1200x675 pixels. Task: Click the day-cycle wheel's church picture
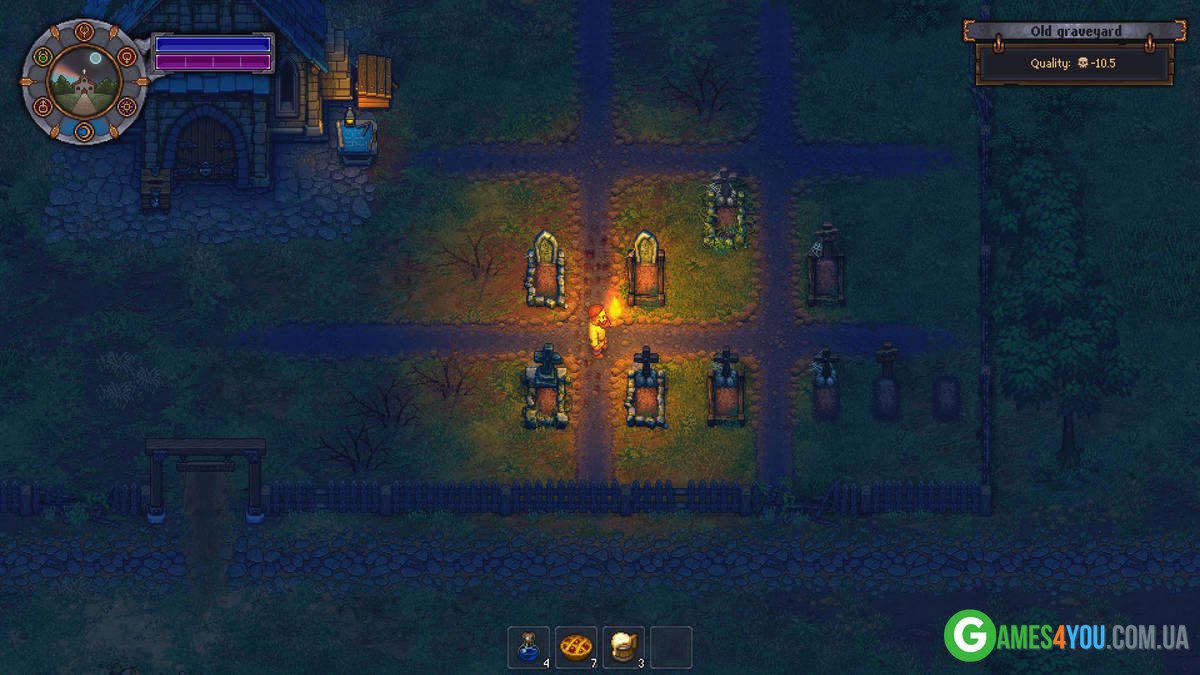pos(84,82)
